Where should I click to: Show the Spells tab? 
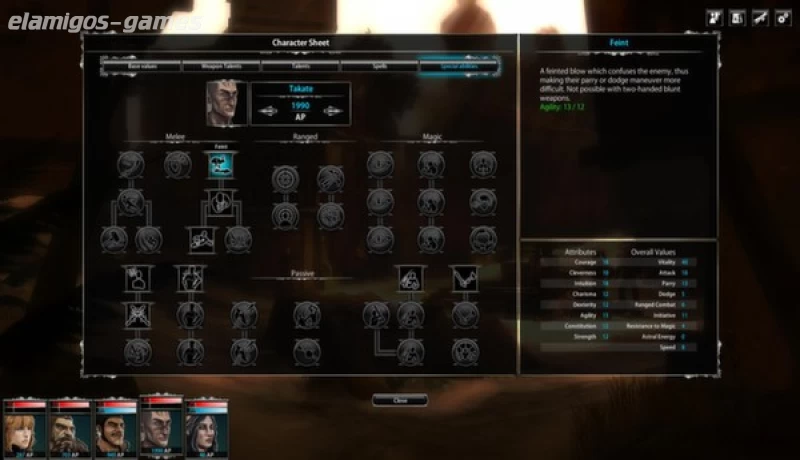[379, 66]
